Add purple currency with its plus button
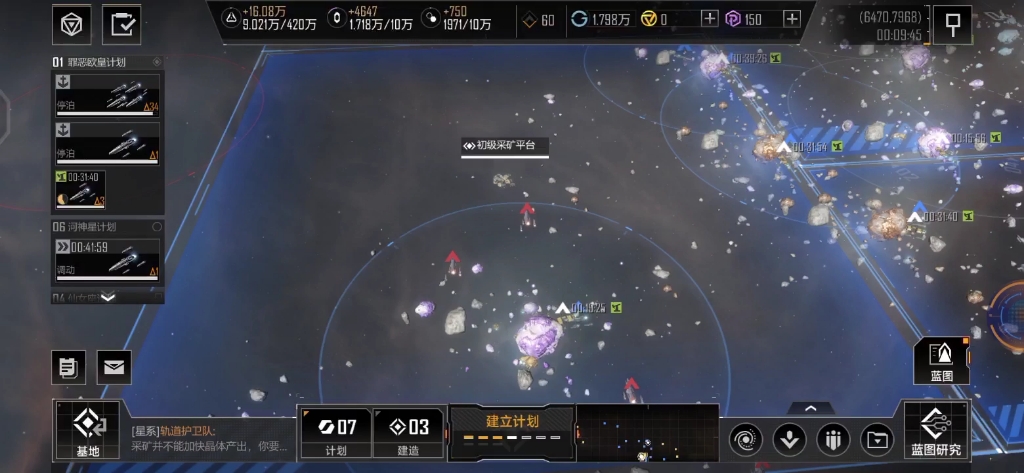 point(791,18)
